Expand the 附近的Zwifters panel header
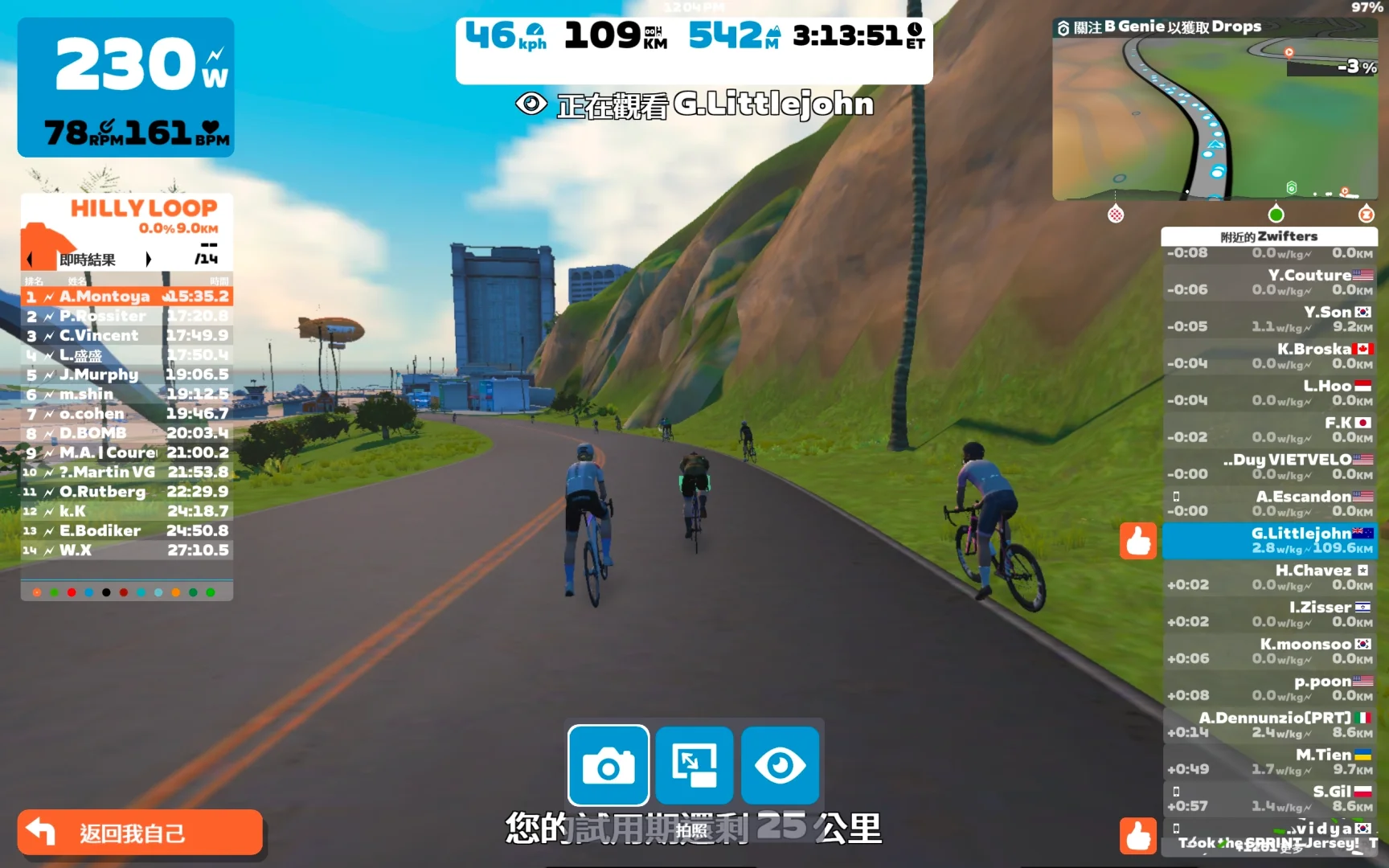 tap(1270, 235)
